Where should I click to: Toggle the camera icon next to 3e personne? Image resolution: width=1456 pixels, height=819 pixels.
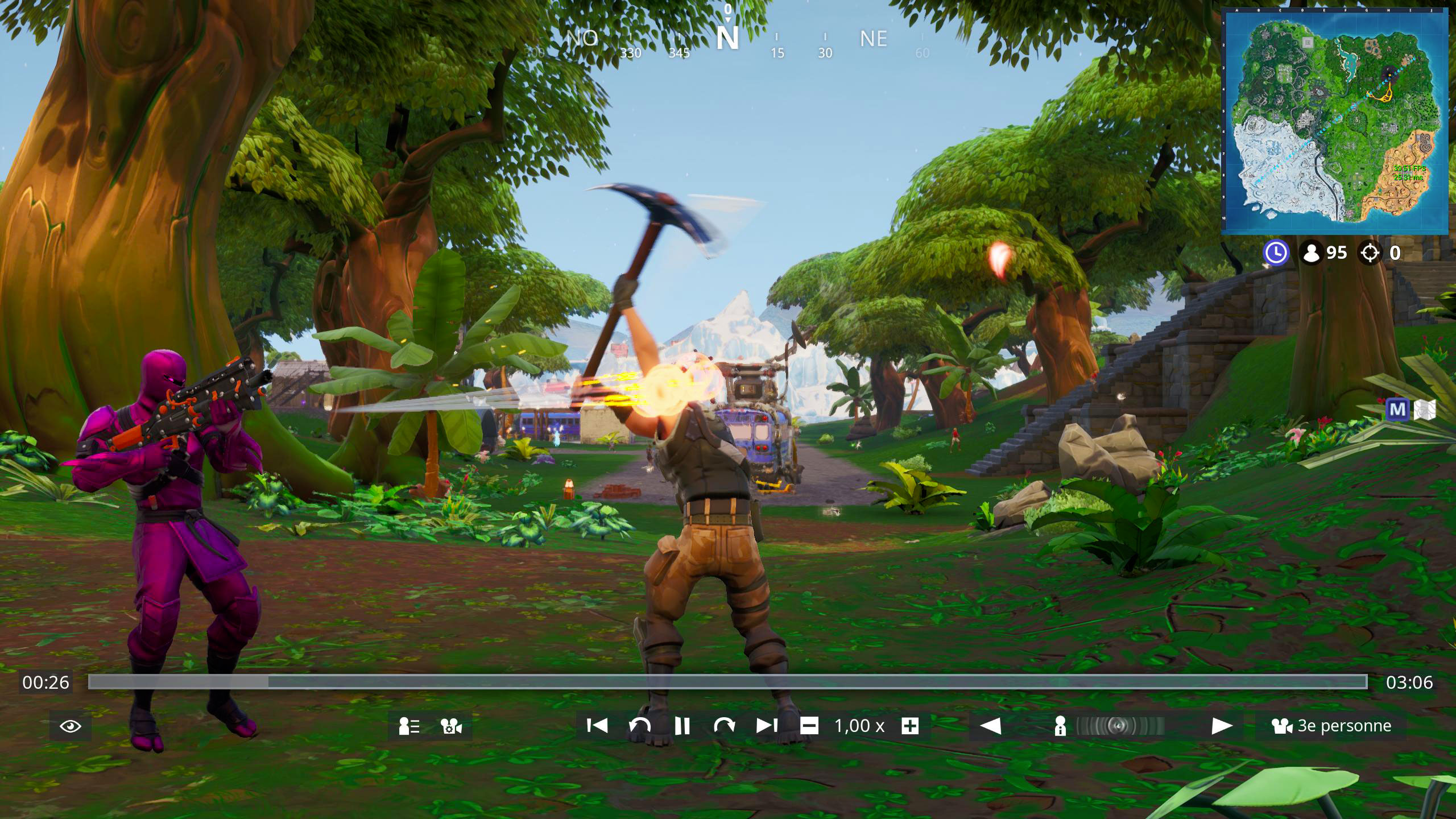click(x=1282, y=726)
